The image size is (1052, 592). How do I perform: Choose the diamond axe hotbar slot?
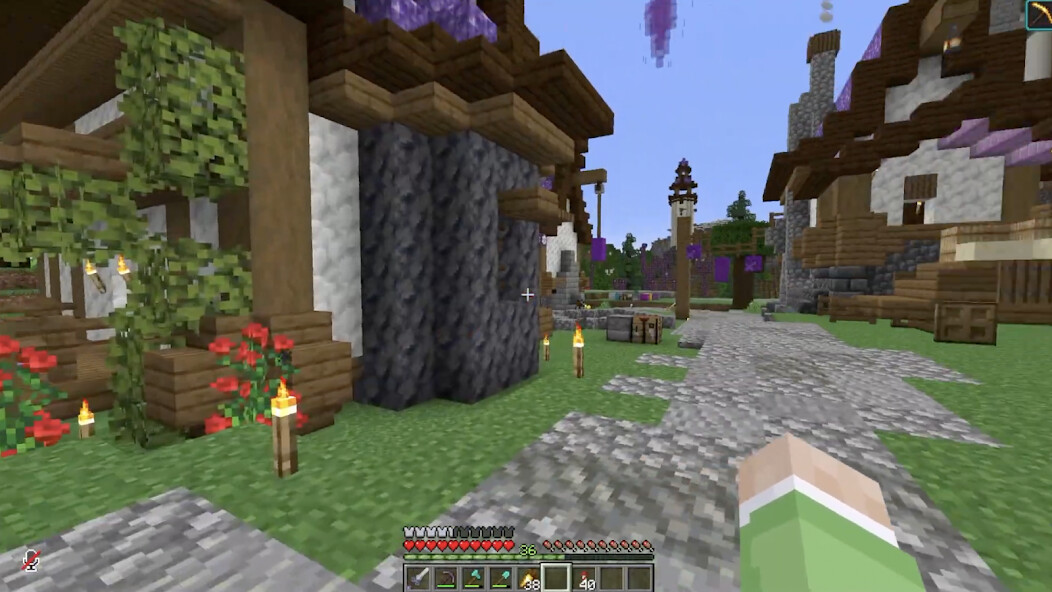(x=473, y=578)
